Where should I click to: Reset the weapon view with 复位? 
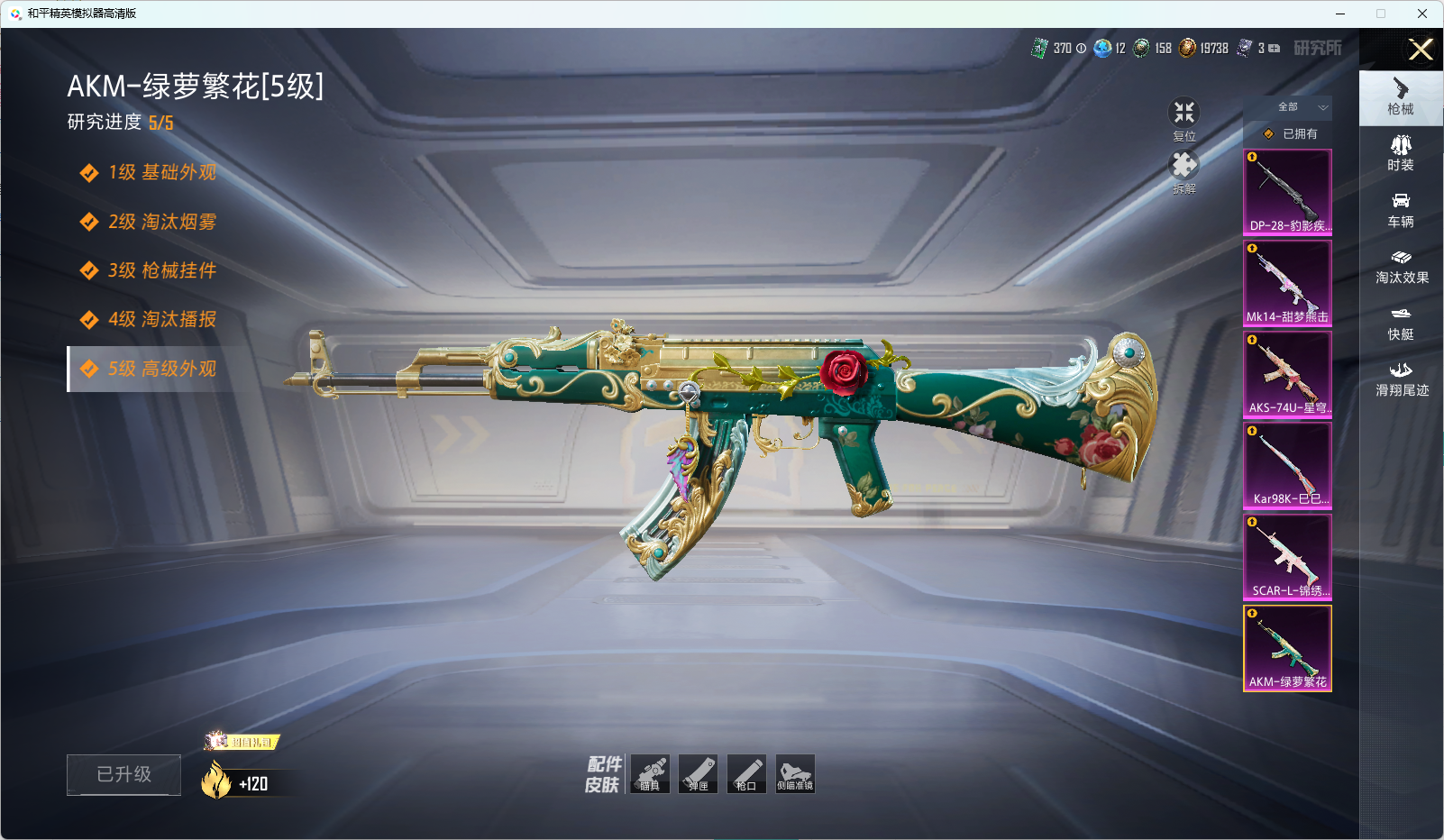point(1184,118)
